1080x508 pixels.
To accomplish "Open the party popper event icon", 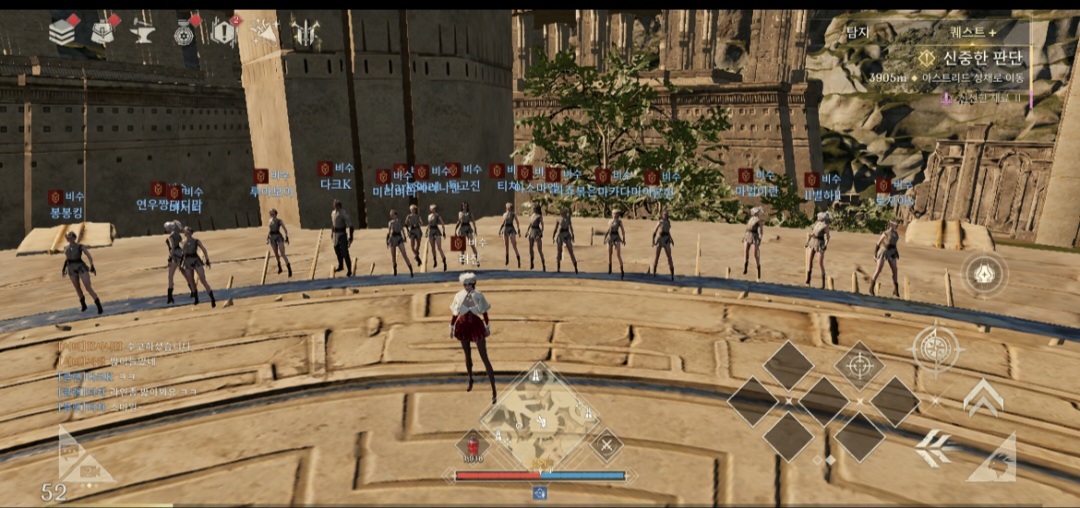I will point(264,32).
